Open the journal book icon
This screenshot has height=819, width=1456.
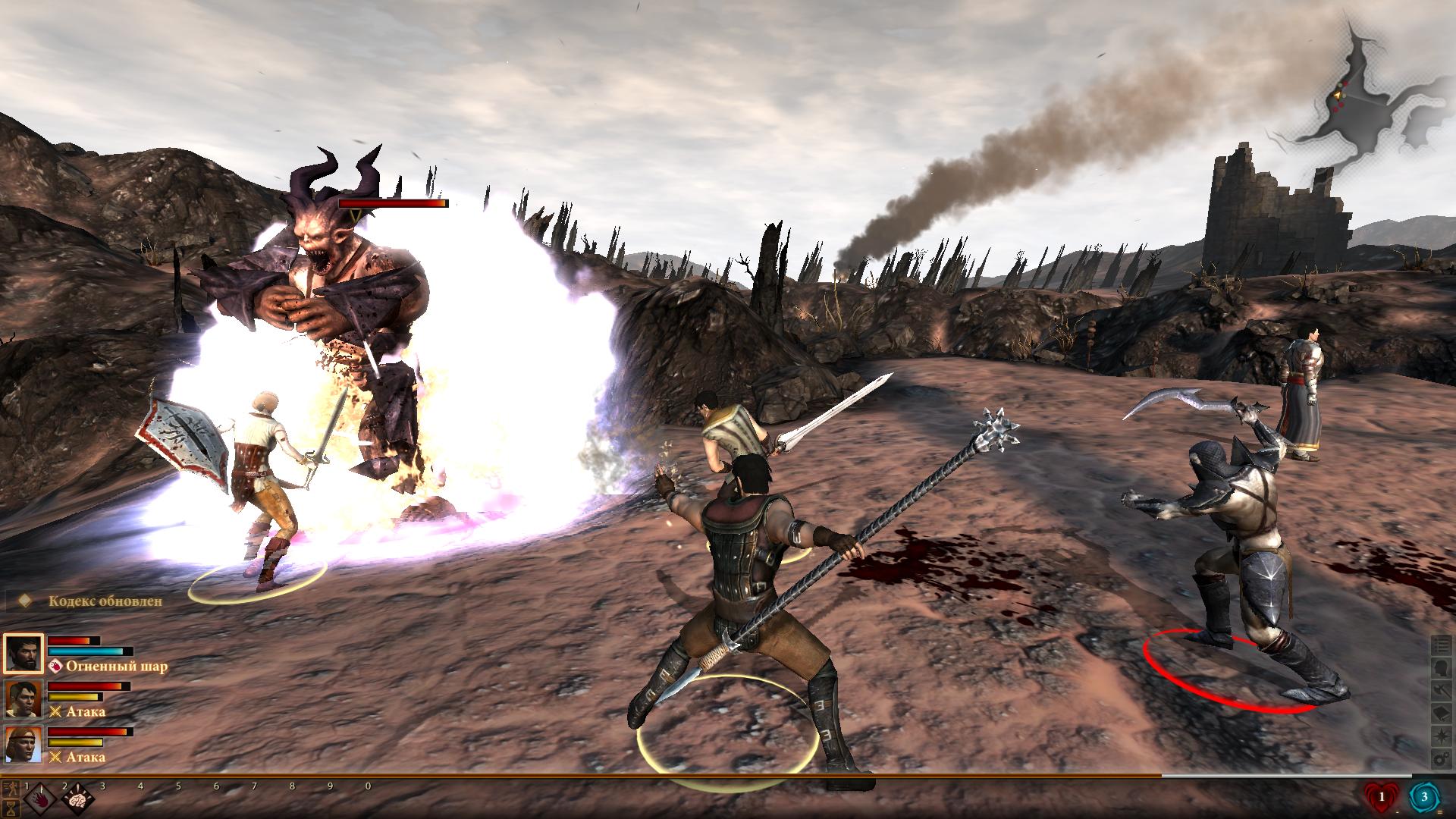pos(1441,714)
